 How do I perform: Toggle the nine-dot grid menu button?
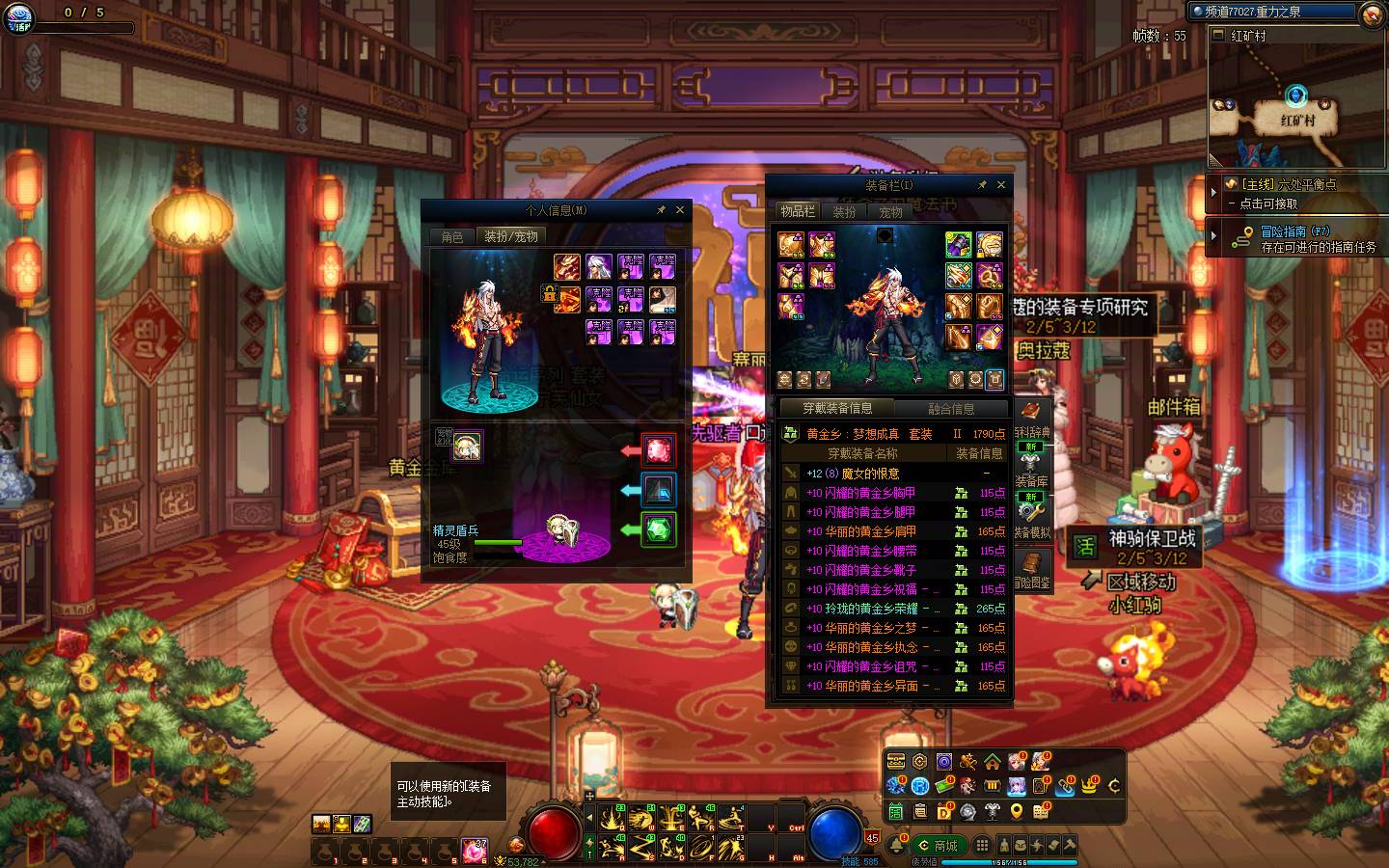981,846
